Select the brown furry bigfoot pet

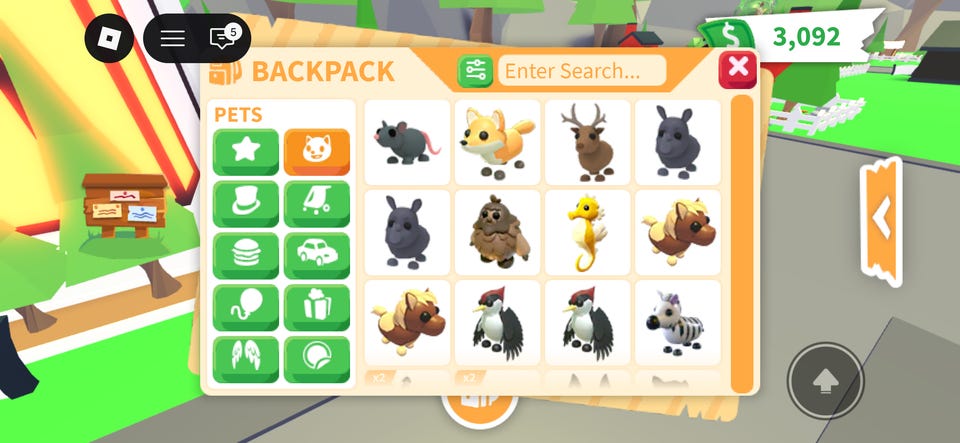click(497, 232)
